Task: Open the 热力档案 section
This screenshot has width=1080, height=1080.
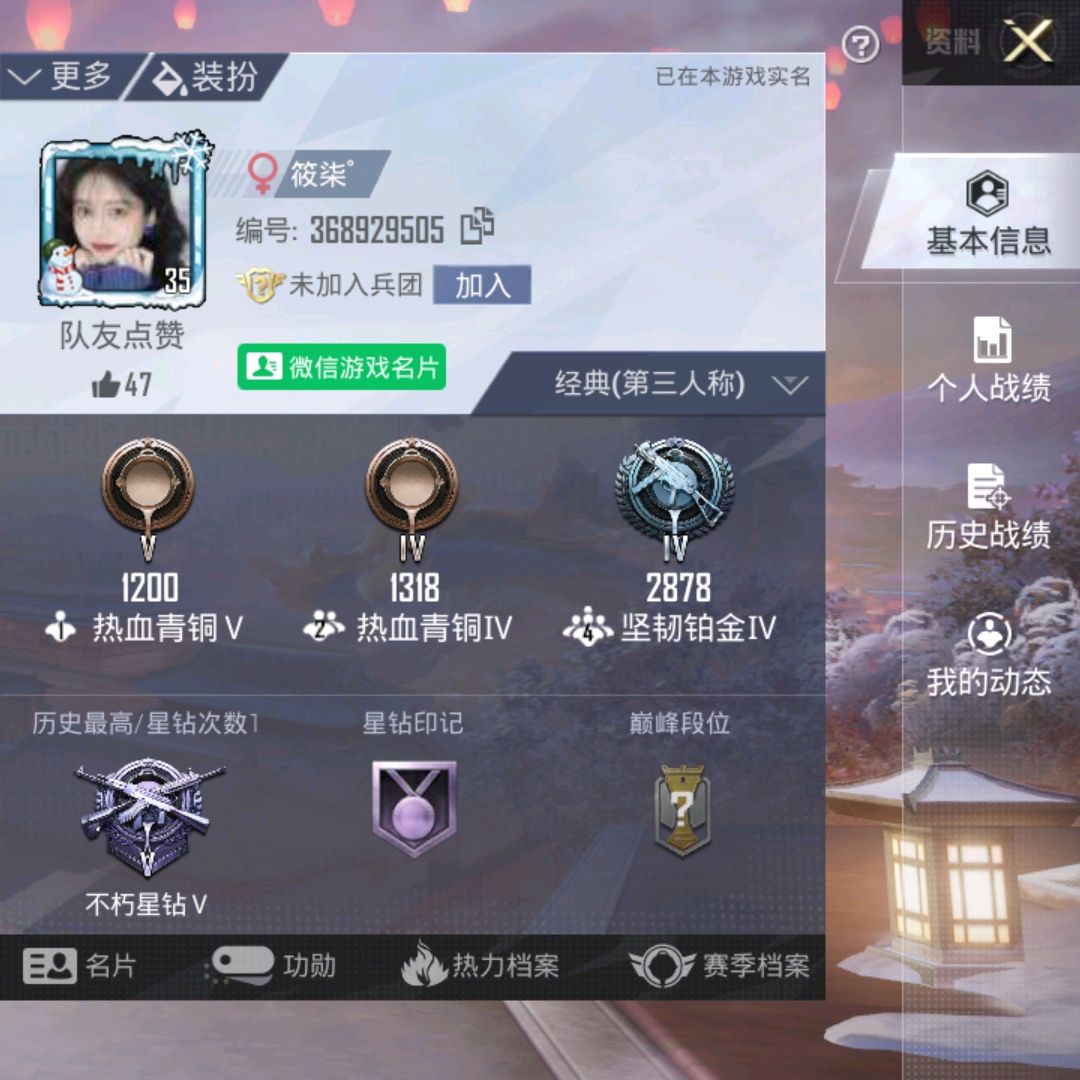Action: coord(480,966)
